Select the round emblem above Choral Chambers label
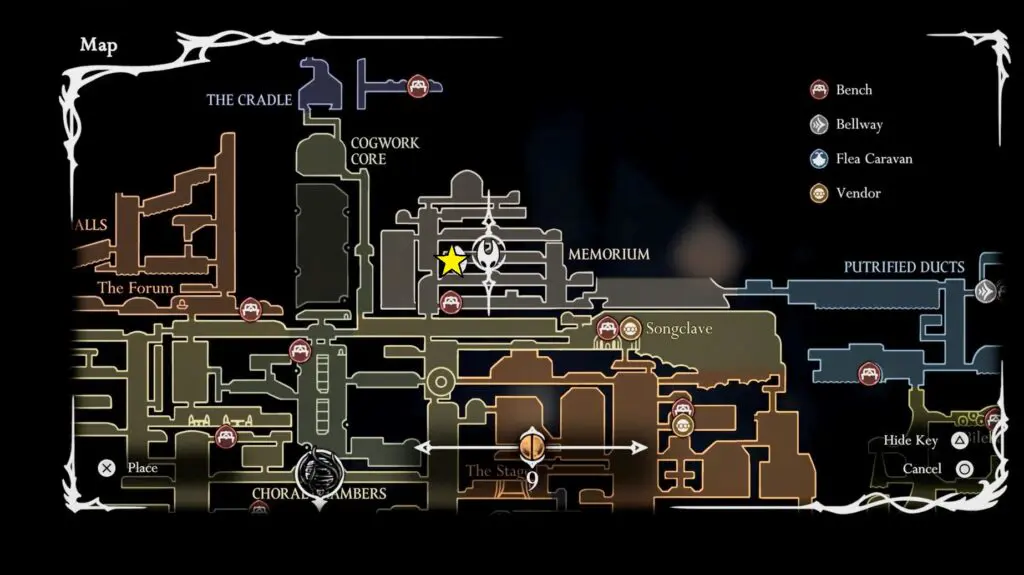1024x575 pixels. click(318, 467)
